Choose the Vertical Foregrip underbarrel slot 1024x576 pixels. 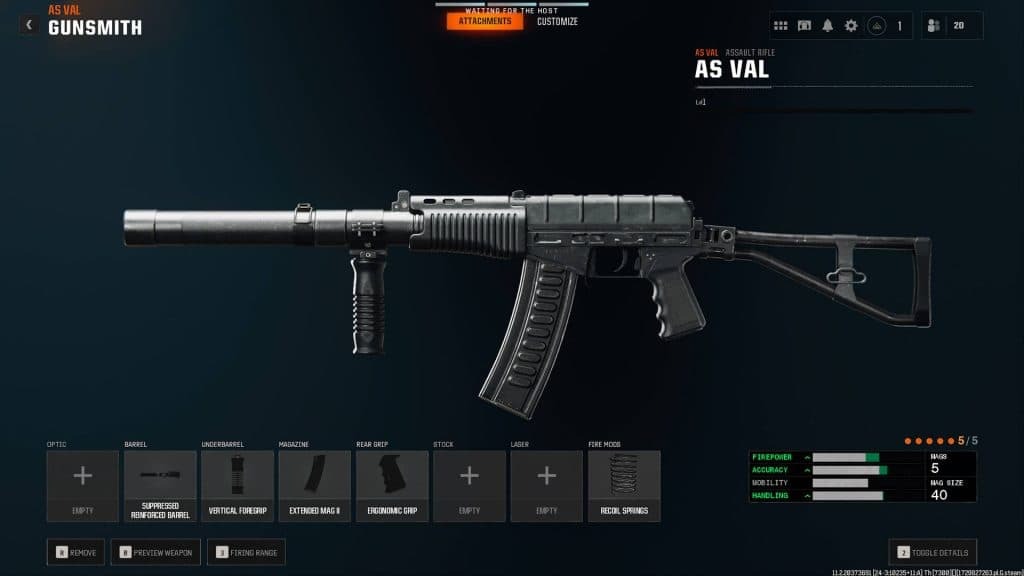(237, 486)
